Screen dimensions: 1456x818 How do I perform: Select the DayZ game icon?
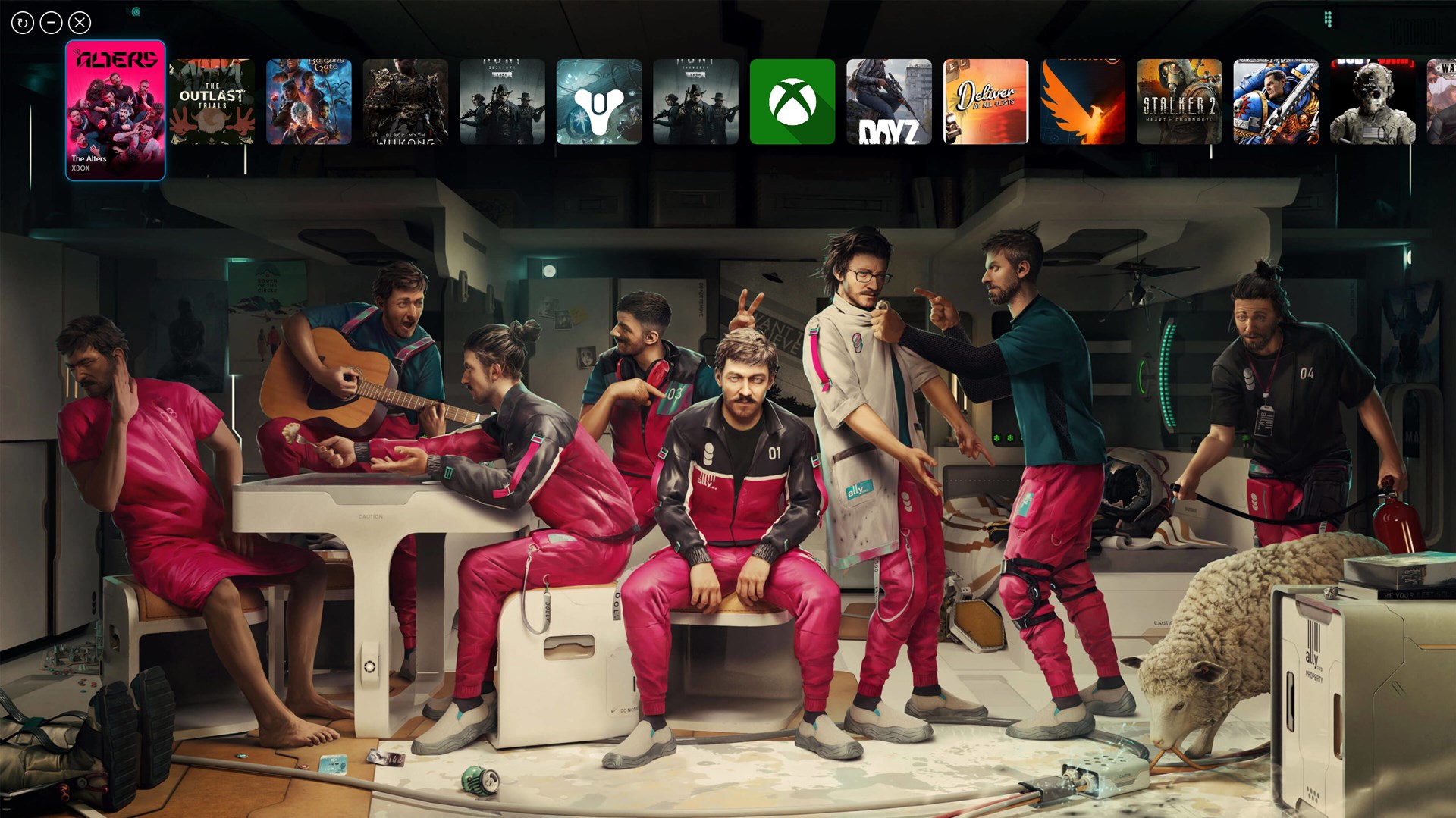pos(890,101)
